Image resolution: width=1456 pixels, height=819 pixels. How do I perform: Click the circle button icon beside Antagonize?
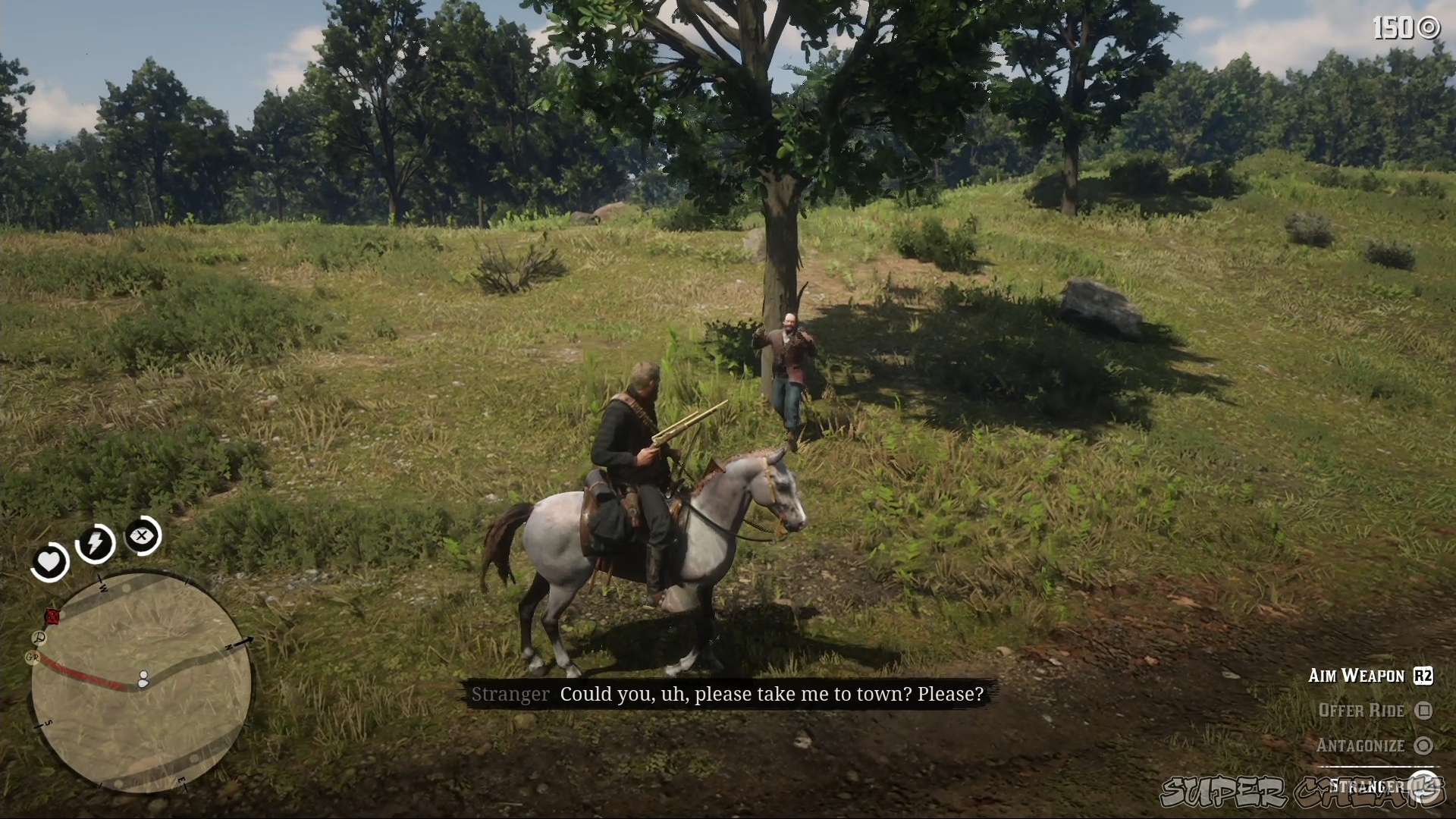pos(1424,745)
